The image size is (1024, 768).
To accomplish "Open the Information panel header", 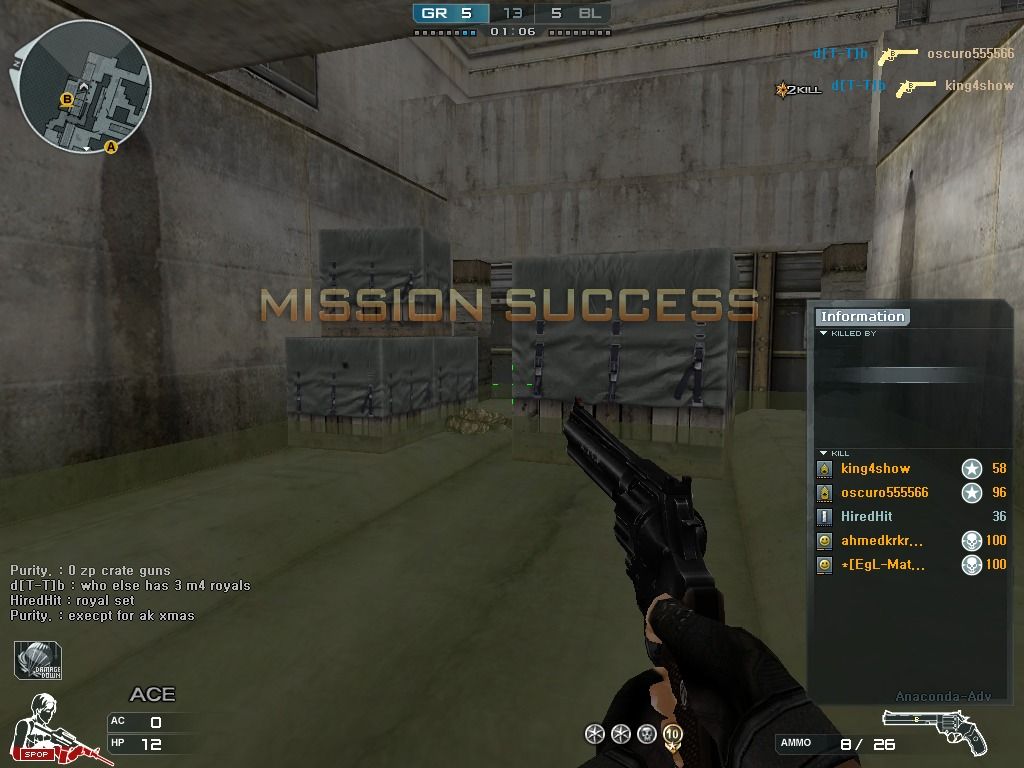I will pyautogui.click(x=862, y=317).
